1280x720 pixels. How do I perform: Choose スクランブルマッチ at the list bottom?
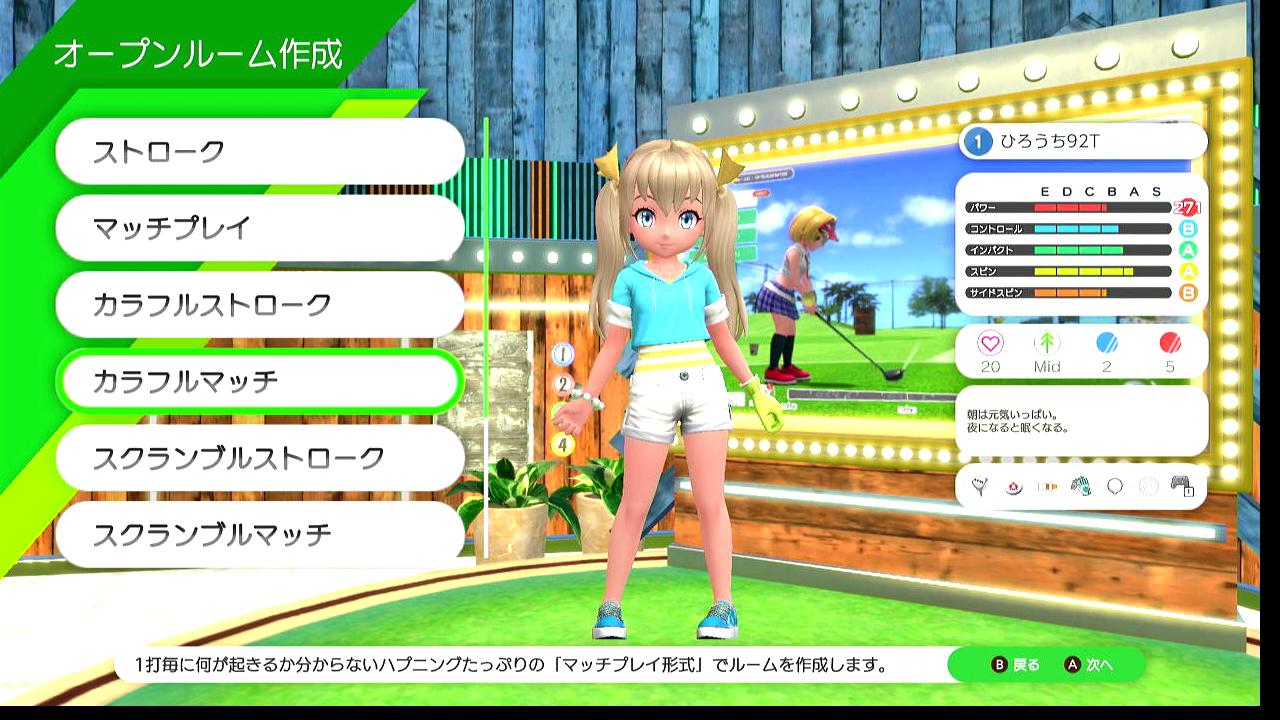pyautogui.click(x=260, y=534)
